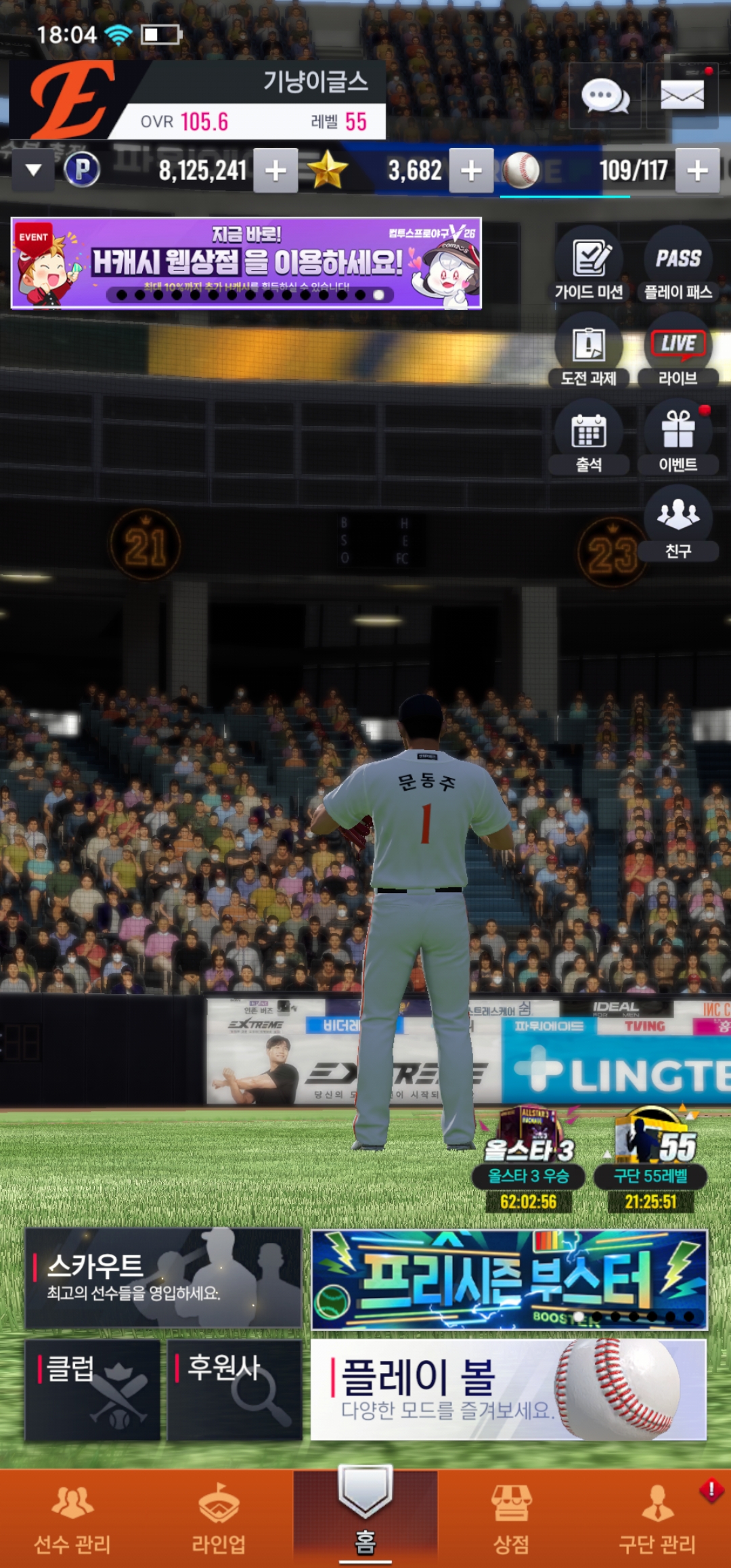The width and height of the screenshot is (731, 1568).
Task: Open the 클럽 club menu
Action: [x=93, y=1389]
